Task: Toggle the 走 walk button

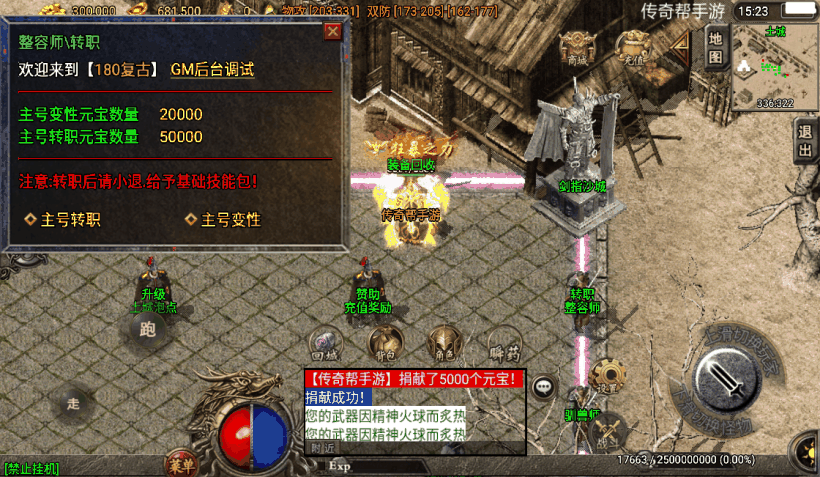Action: click(x=73, y=403)
